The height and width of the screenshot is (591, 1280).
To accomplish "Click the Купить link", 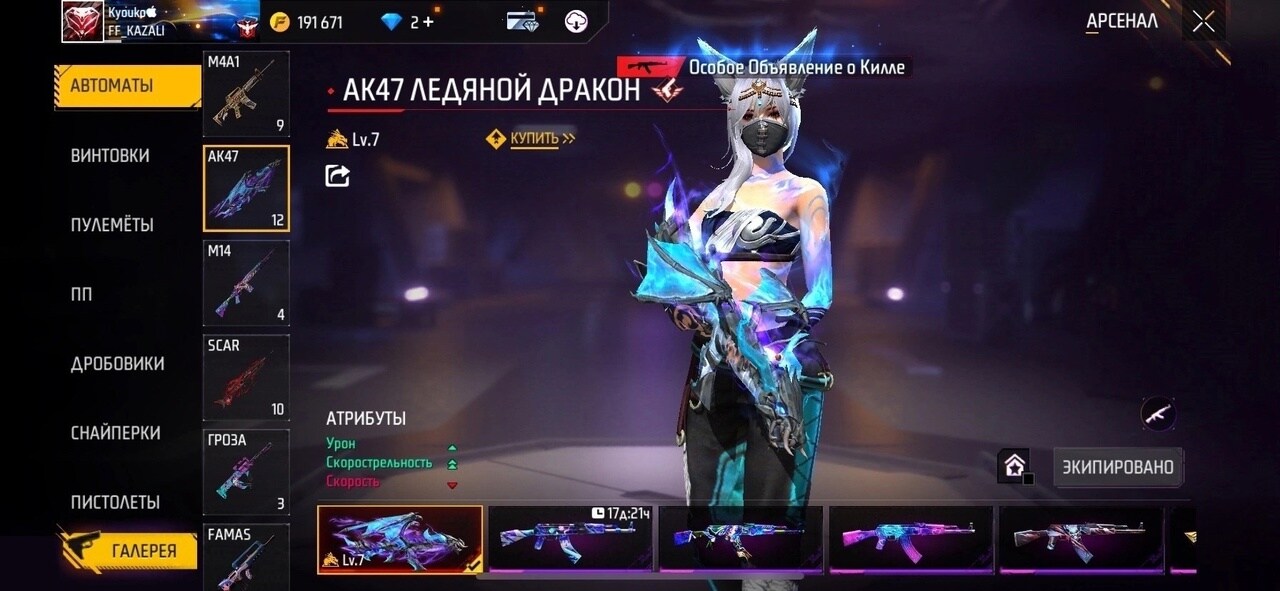I will tap(533, 139).
